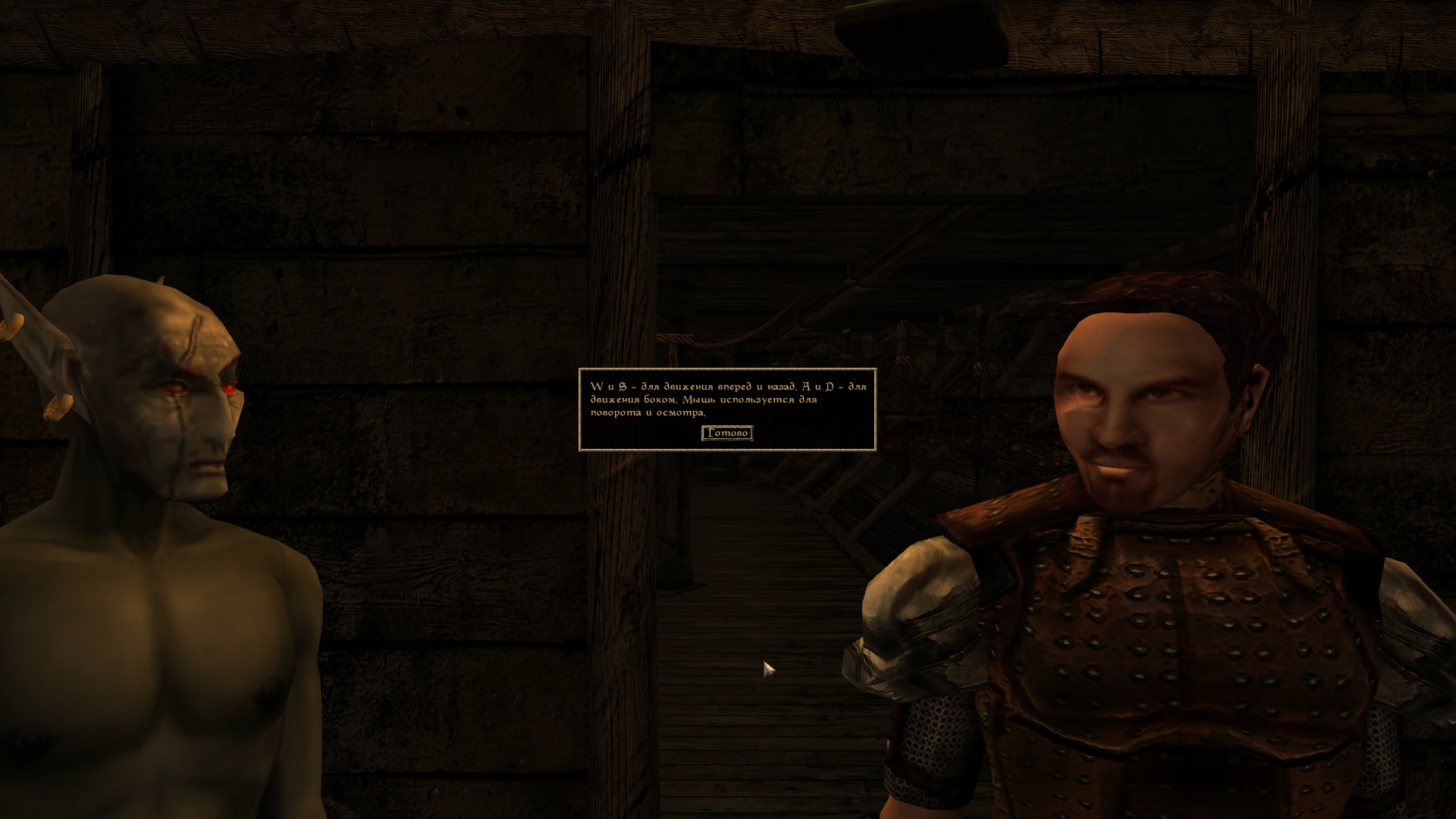Confirm the movement tutorial with Готово
This screenshot has height=819, width=1456.
(727, 433)
